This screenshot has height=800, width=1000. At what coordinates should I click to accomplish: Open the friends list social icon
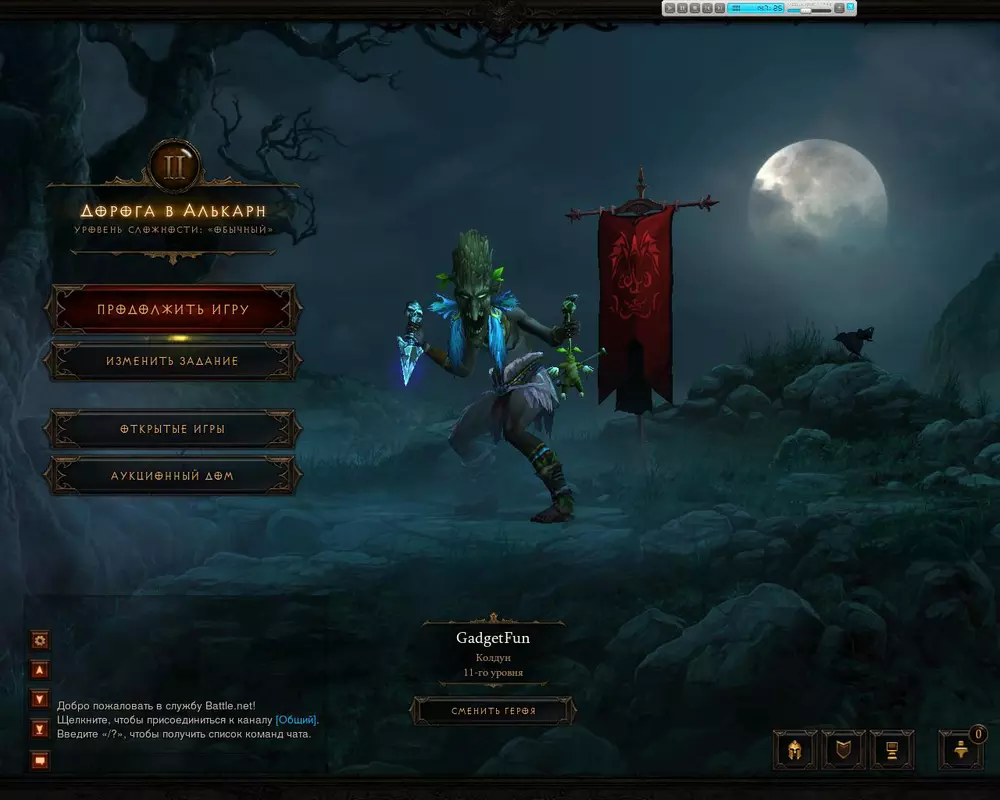coord(960,750)
